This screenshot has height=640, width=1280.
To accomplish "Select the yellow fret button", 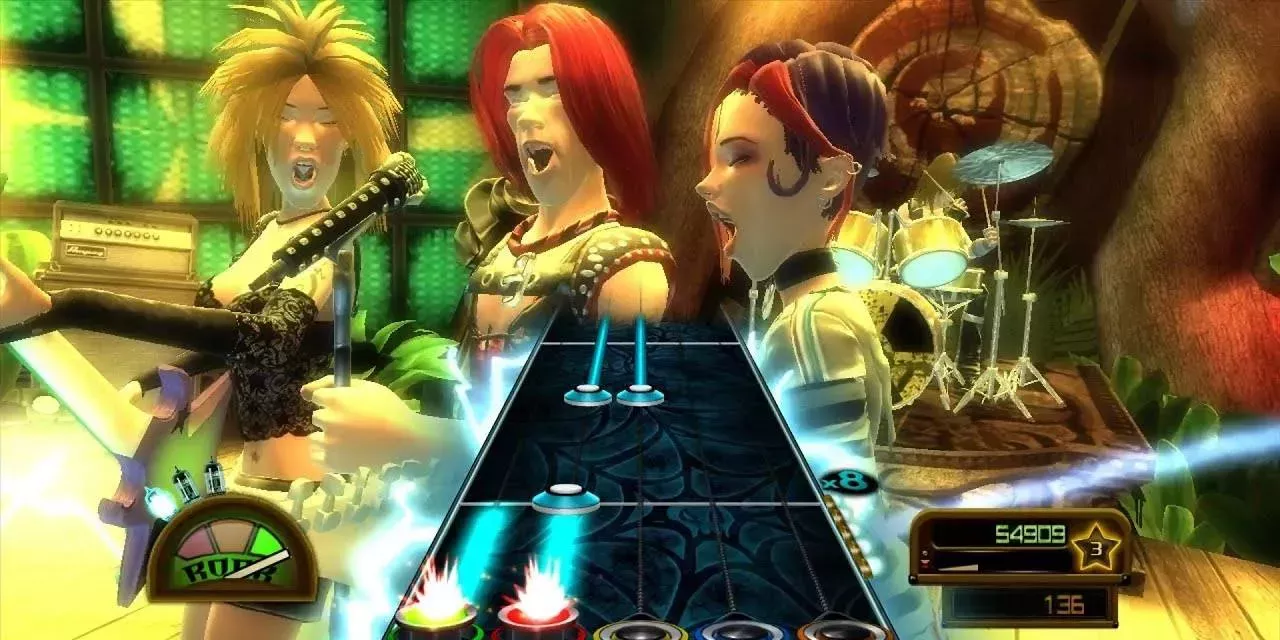I will coord(640,628).
